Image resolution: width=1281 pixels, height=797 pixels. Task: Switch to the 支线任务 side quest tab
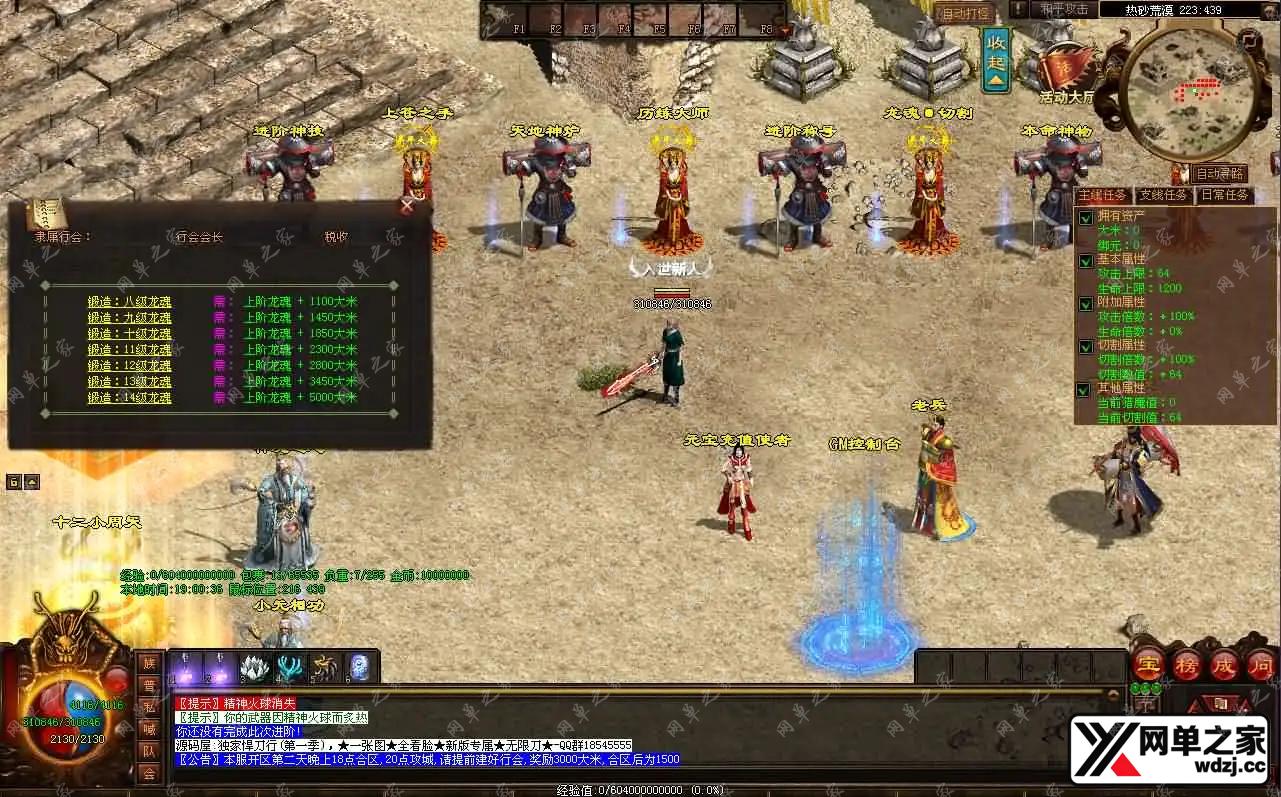[1164, 195]
